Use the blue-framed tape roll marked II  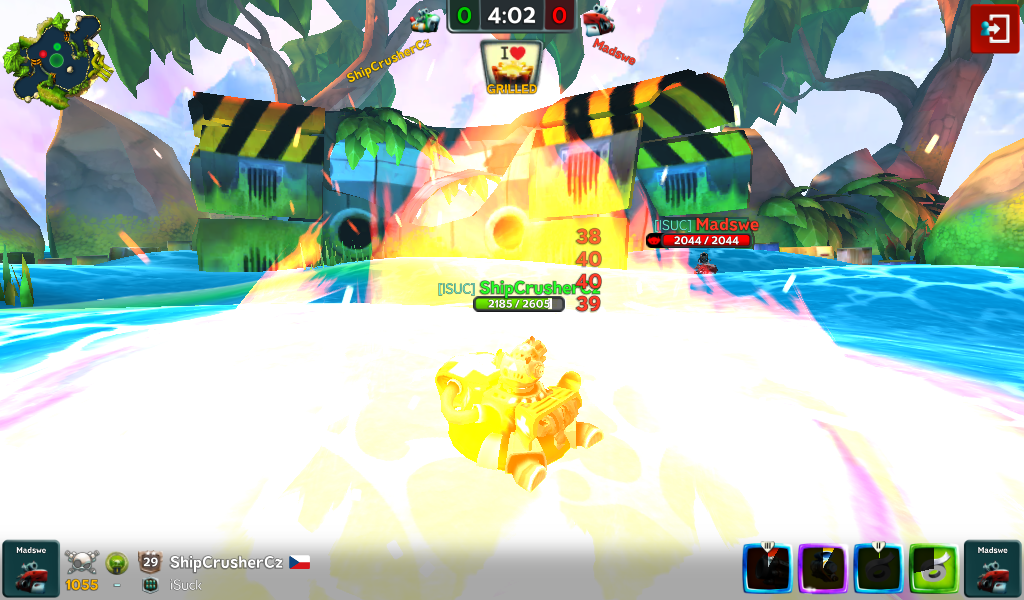(x=878, y=568)
